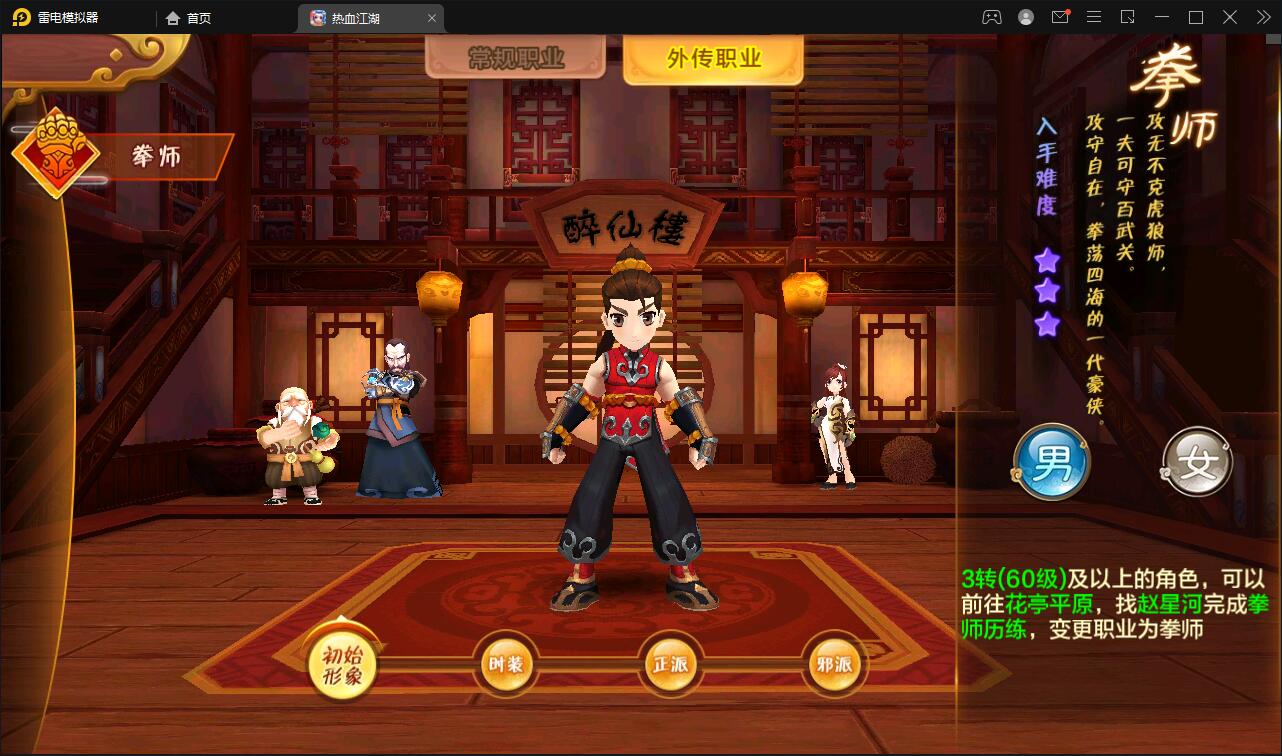This screenshot has height=756, width=1282.
Task: Switch character appearance to 邪派 style
Action: (835, 664)
